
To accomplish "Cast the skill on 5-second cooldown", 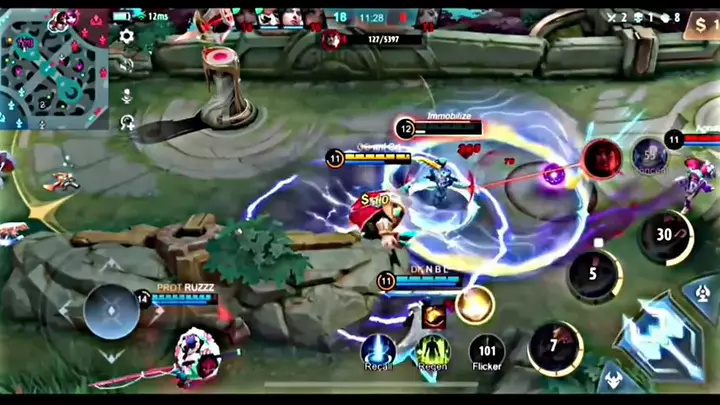I will point(594,273).
